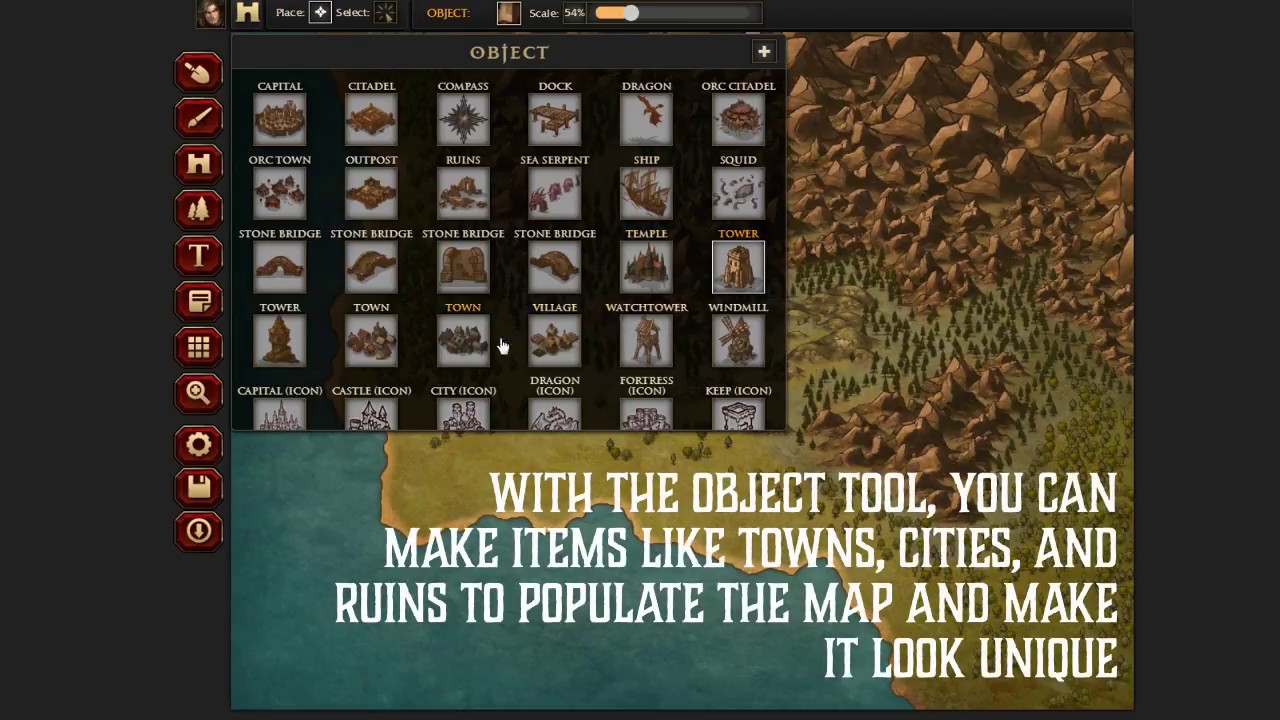Select the Paint brush tool
This screenshot has height=720, width=1280.
click(x=198, y=118)
